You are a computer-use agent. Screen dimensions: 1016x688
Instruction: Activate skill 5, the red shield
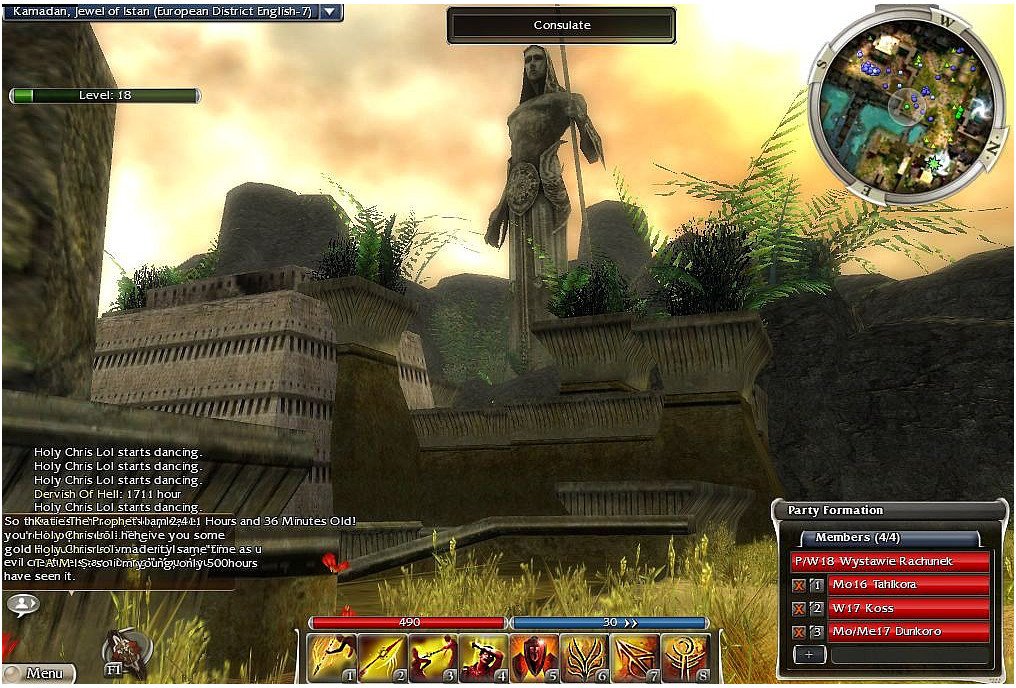point(534,657)
